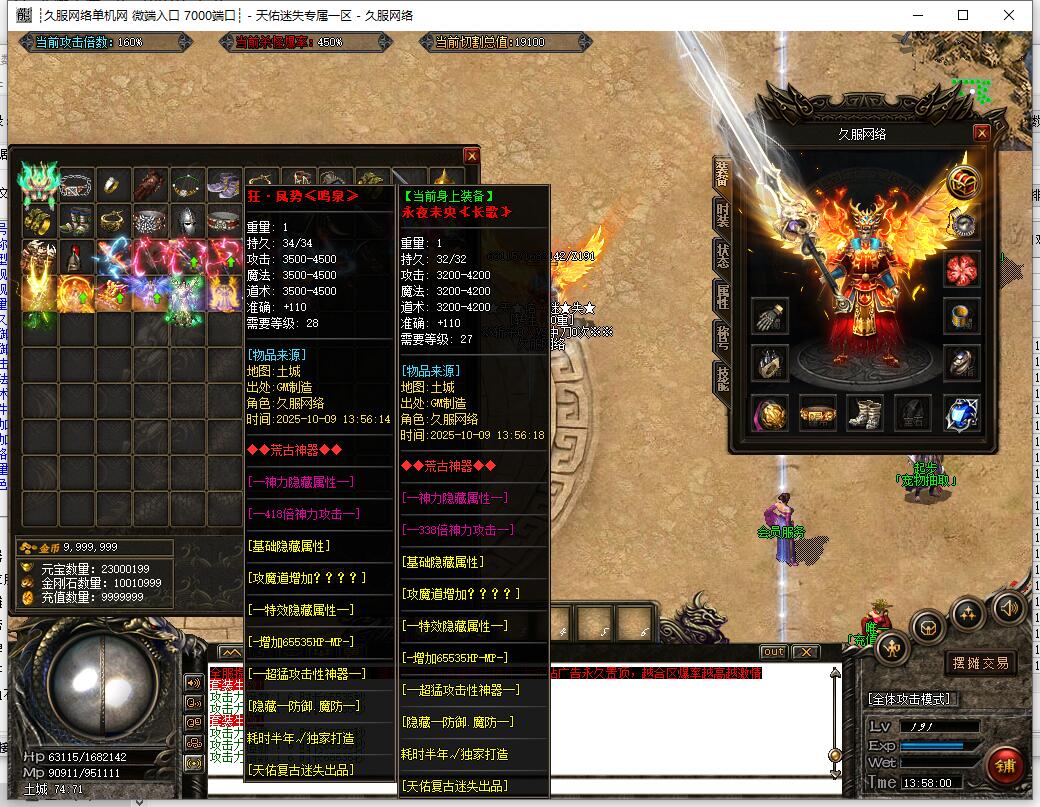The height and width of the screenshot is (807, 1040).
Task: Select the purple boots inventory item
Action: pyautogui.click(x=221, y=184)
